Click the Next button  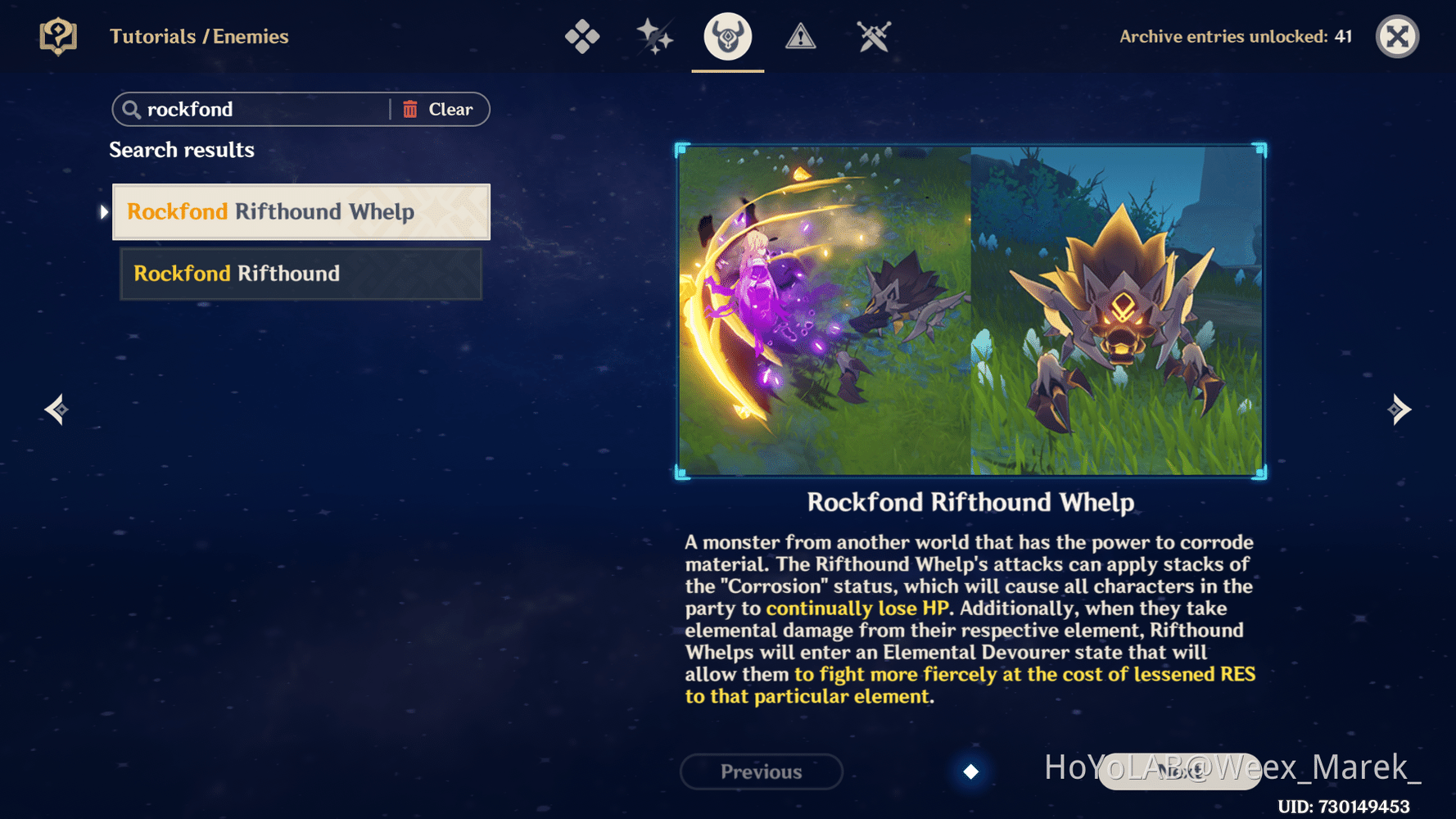pyautogui.click(x=1179, y=771)
